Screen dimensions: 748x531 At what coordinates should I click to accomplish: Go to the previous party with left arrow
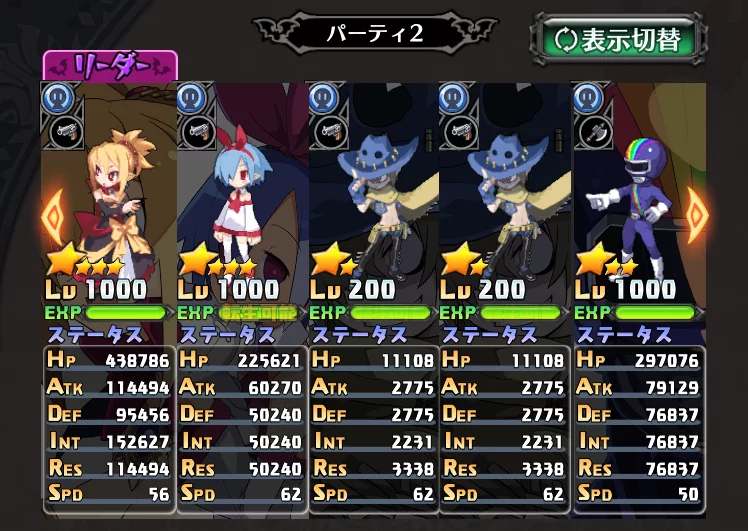click(52, 211)
